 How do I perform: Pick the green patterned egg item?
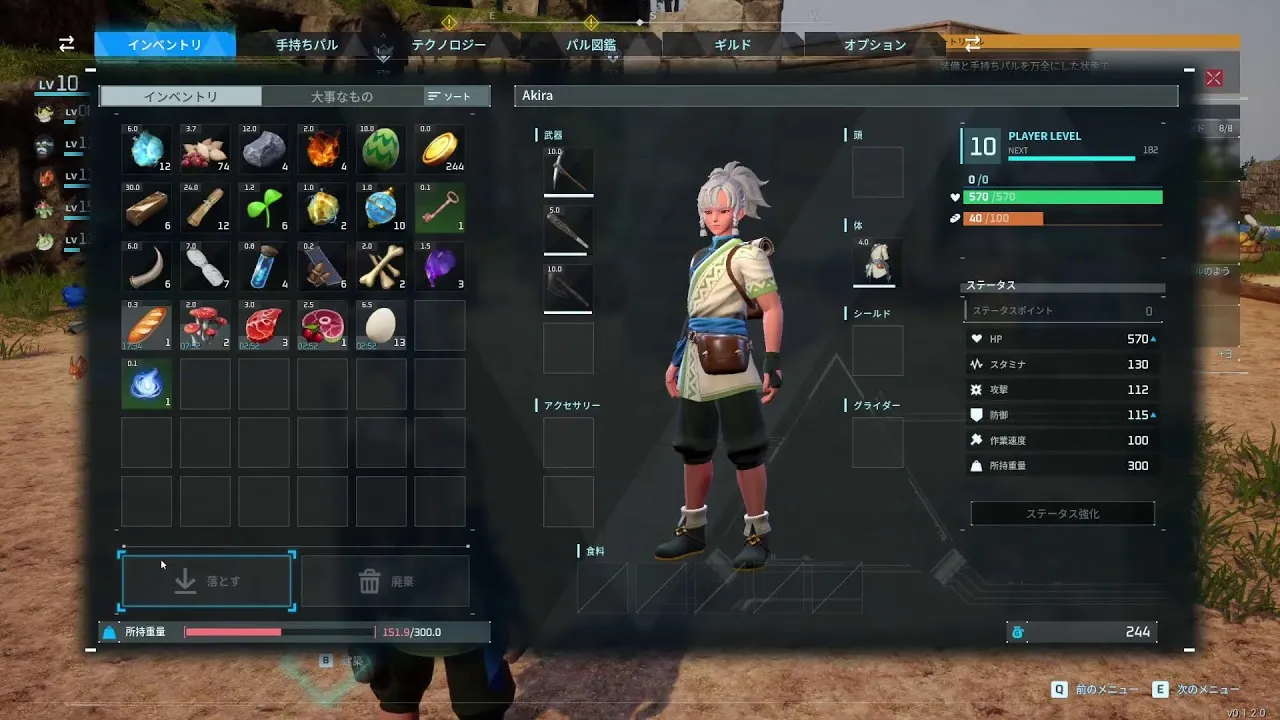click(381, 150)
